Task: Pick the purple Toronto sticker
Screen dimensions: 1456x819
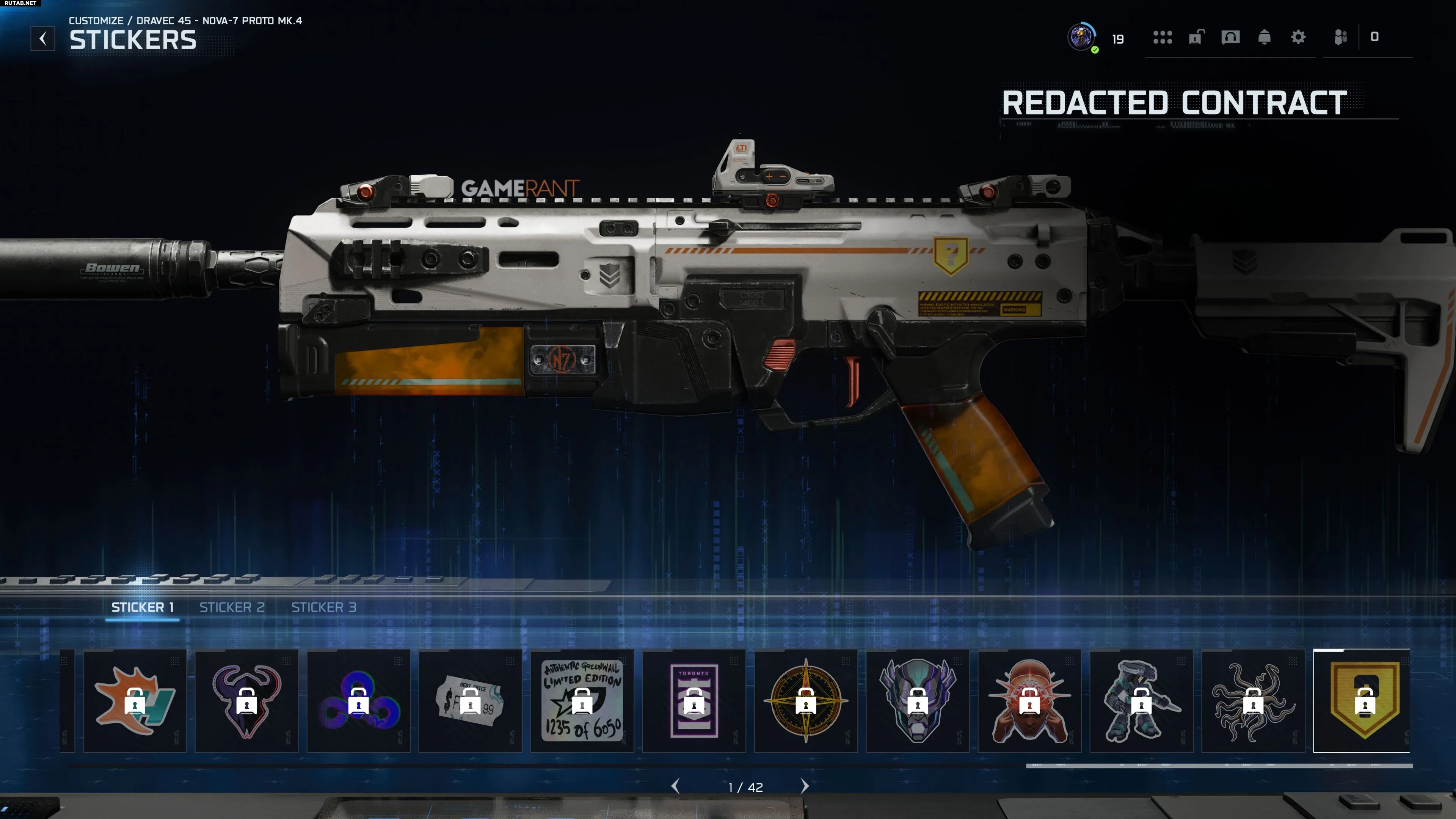Action: (x=693, y=701)
